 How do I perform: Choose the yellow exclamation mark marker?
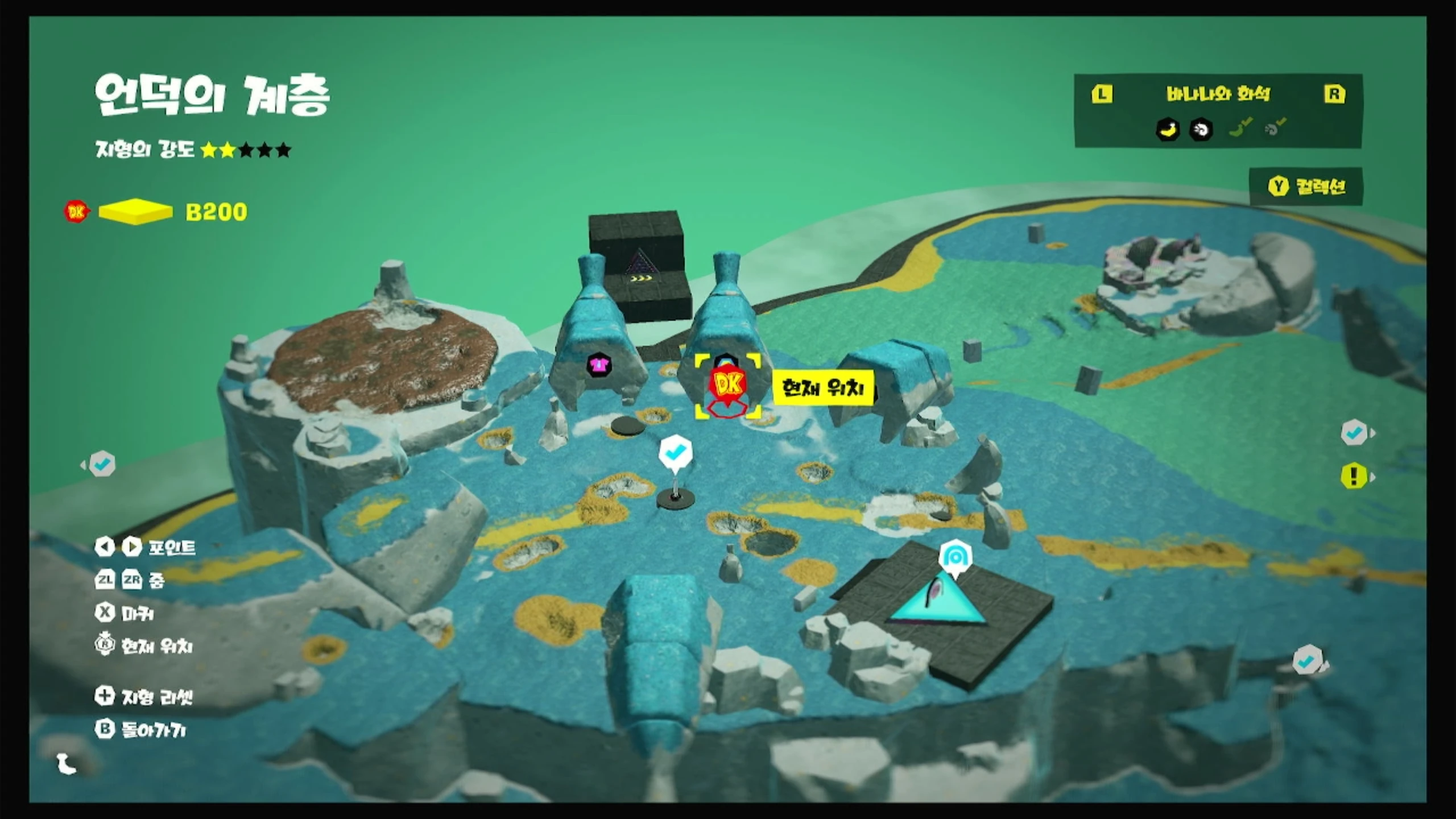tap(1354, 476)
